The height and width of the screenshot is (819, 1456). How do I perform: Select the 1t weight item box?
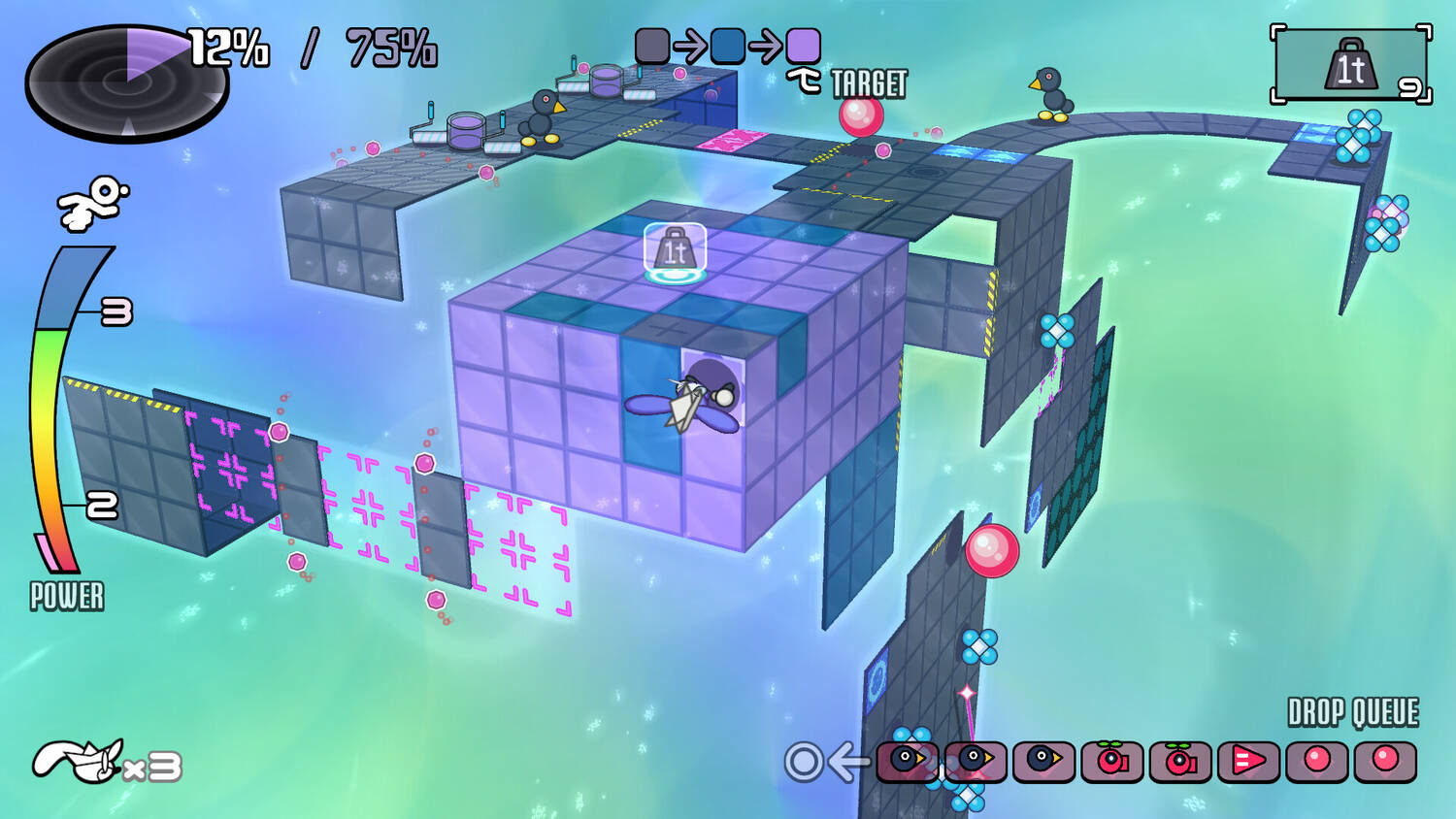click(1350, 65)
